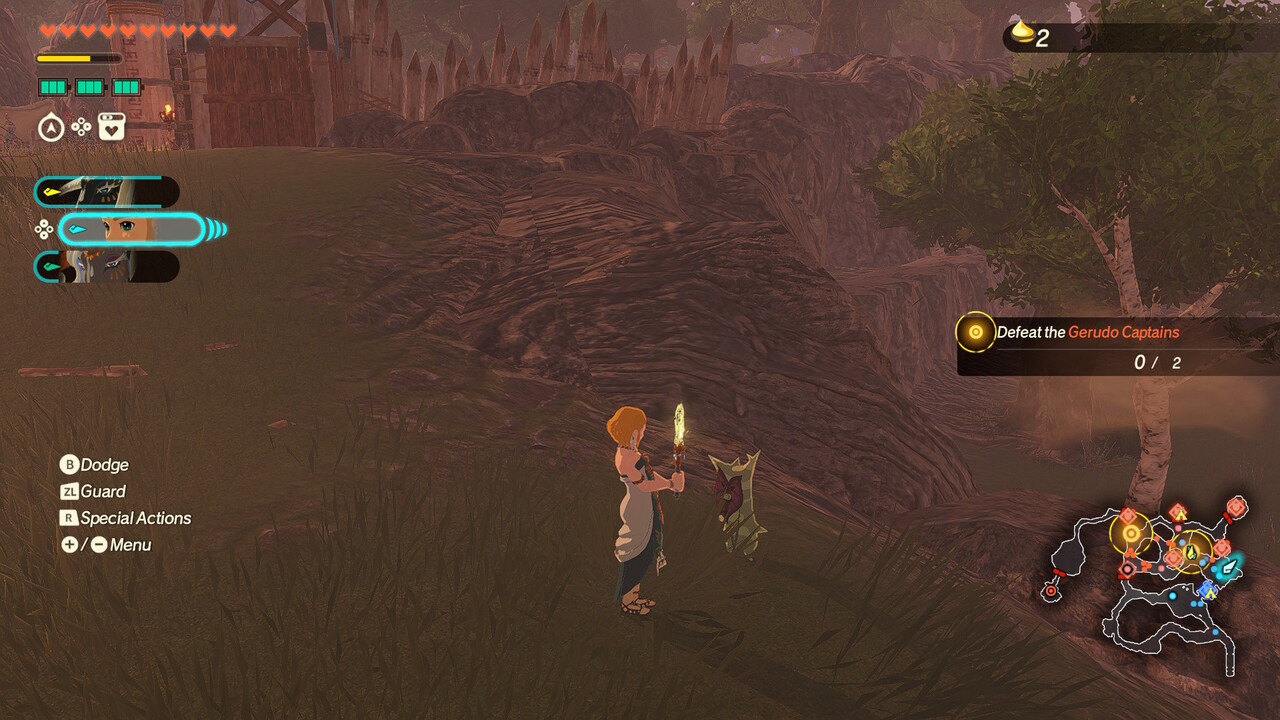Select the highlighted blonde character portrait

click(x=131, y=230)
